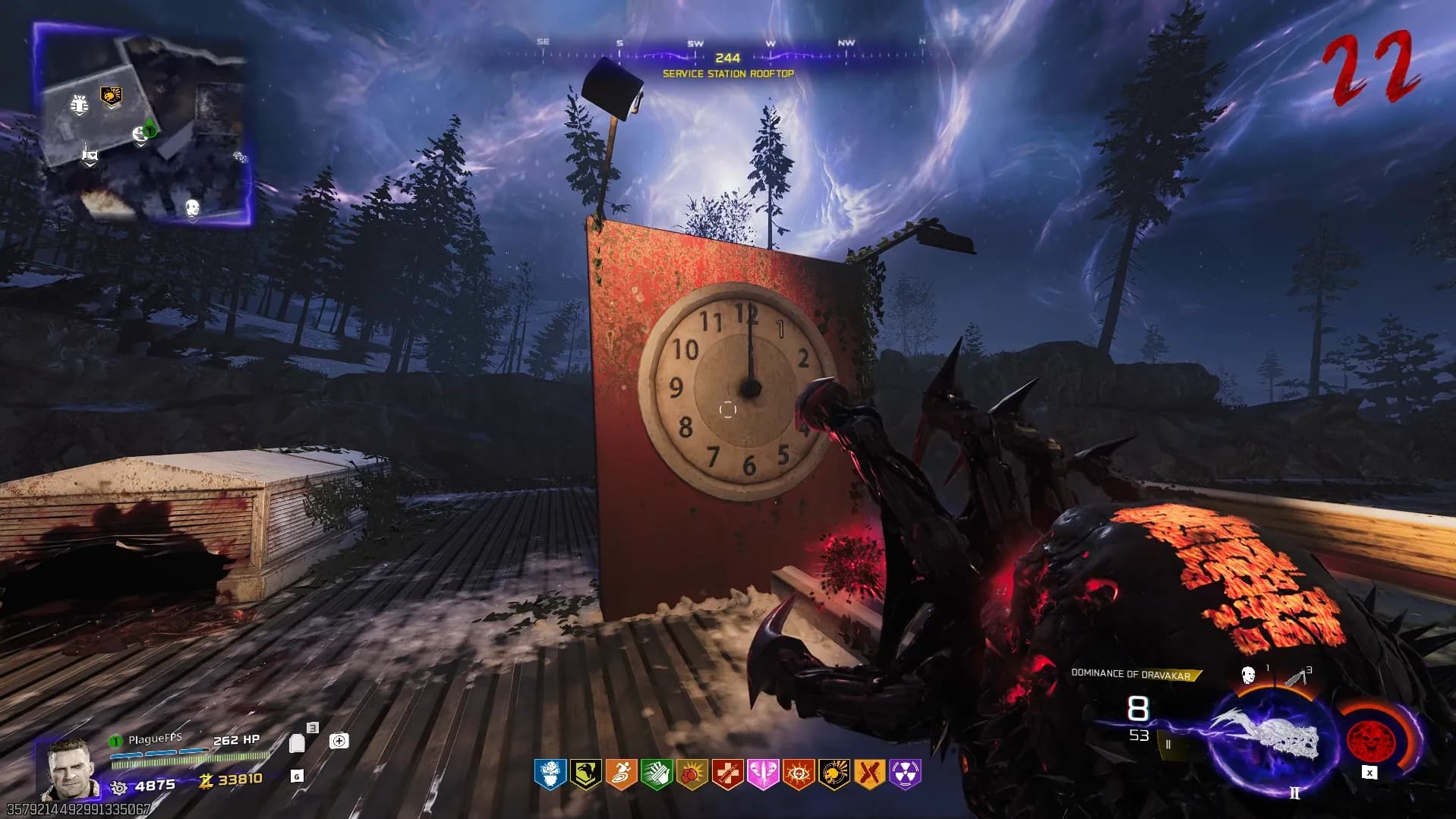Select the purple PhD Flopper radiation perk

(906, 773)
